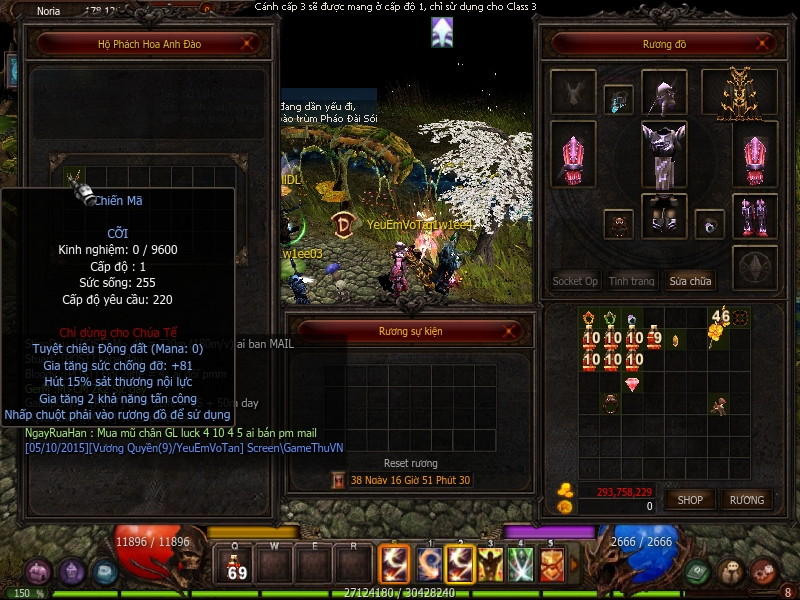Click the Reset rương hourglass icon
800x600 pixels.
[x=339, y=480]
